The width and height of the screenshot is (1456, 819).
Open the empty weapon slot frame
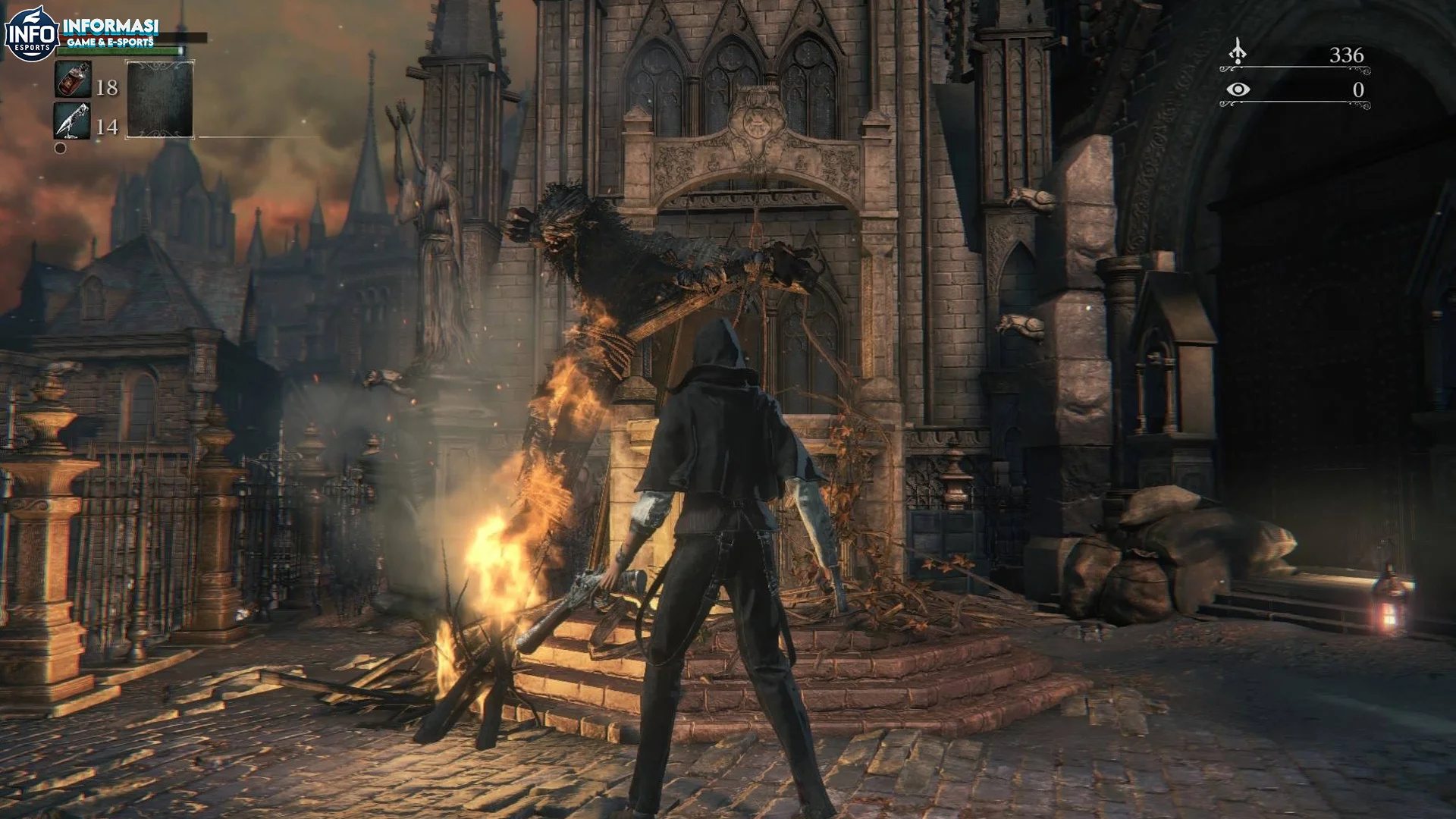pos(159,99)
